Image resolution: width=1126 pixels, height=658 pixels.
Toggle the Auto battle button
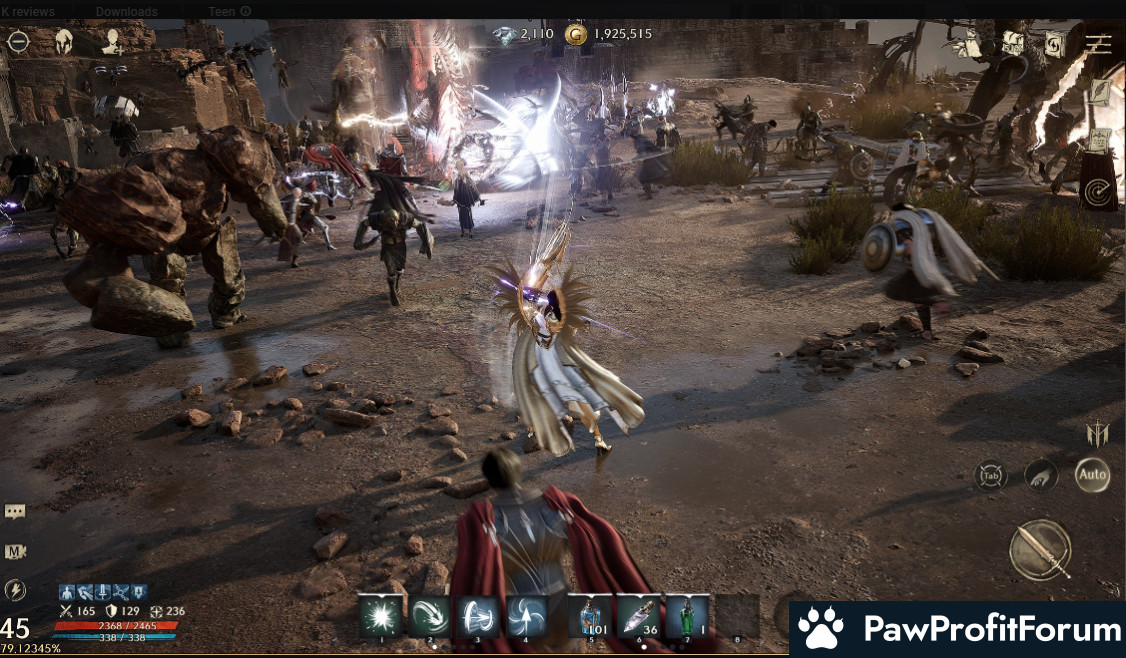click(1092, 475)
